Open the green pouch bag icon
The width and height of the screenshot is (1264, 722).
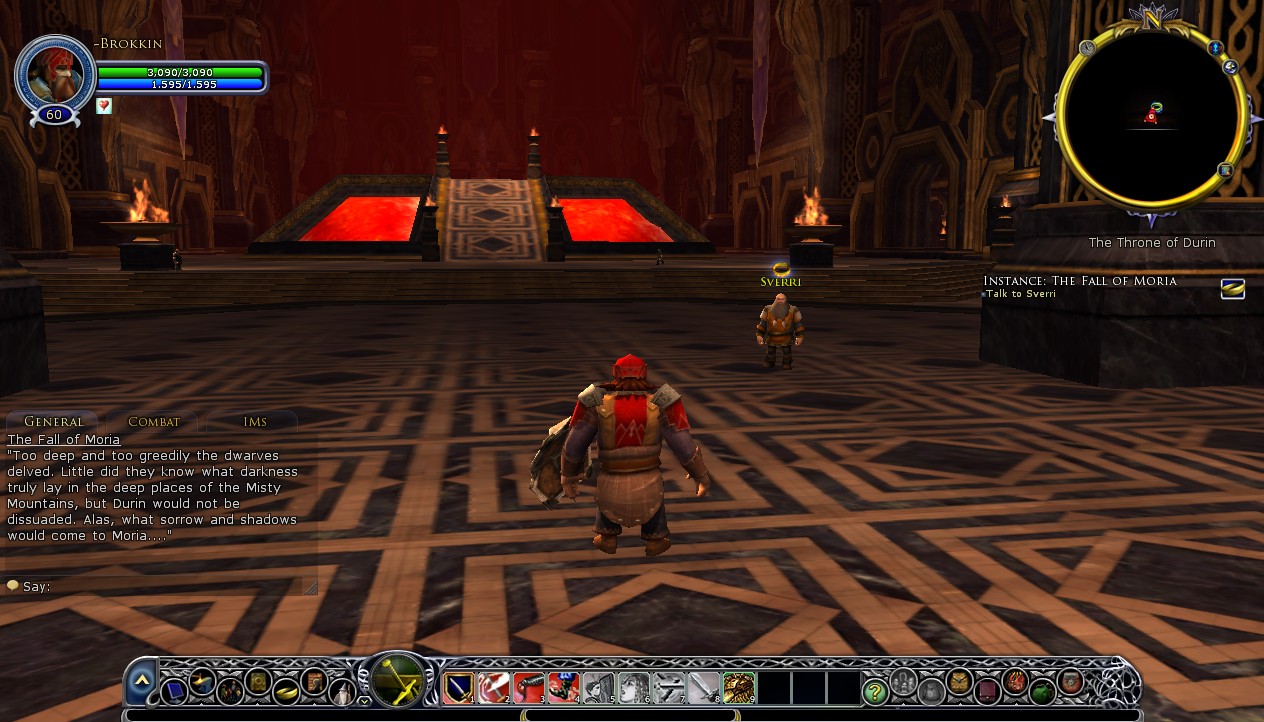[x=1042, y=690]
